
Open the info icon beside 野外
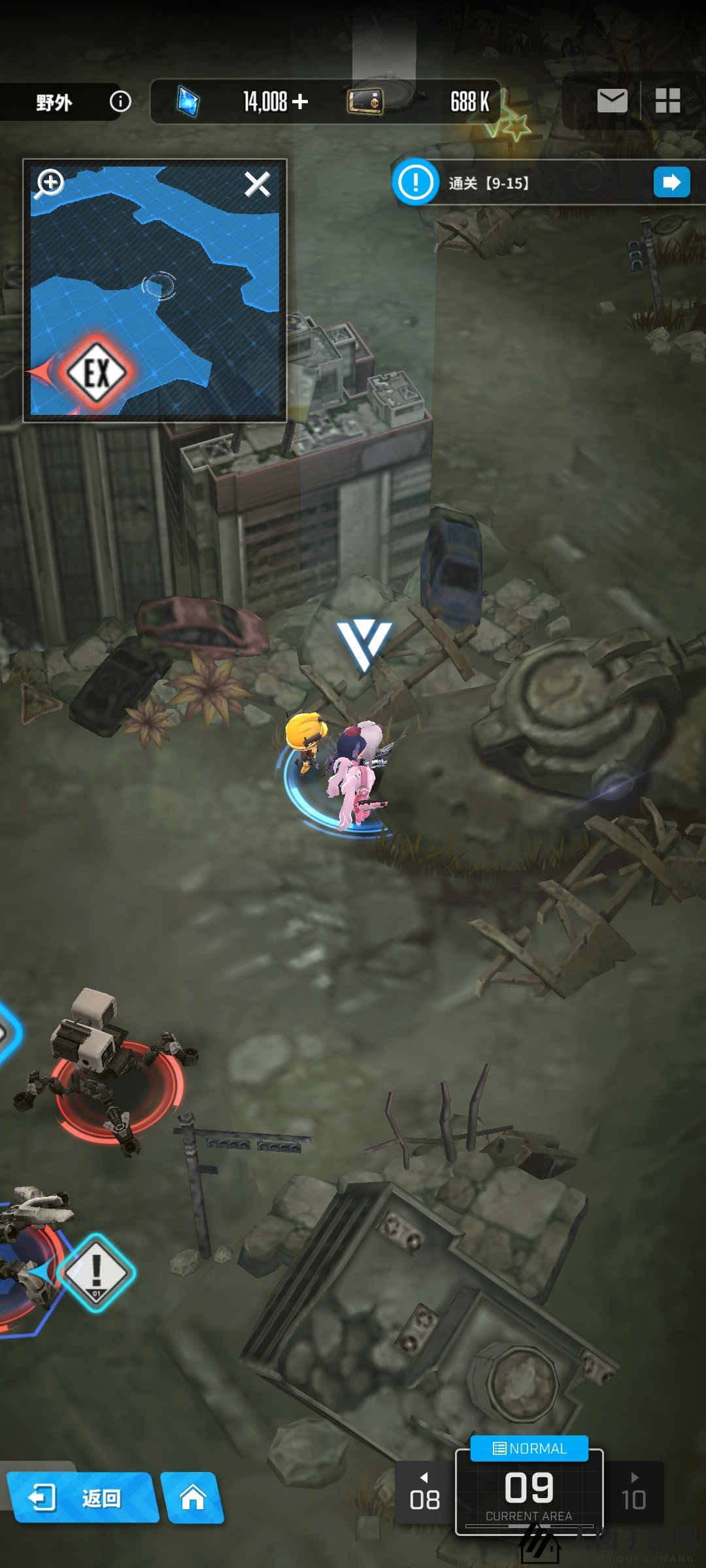pos(120,101)
